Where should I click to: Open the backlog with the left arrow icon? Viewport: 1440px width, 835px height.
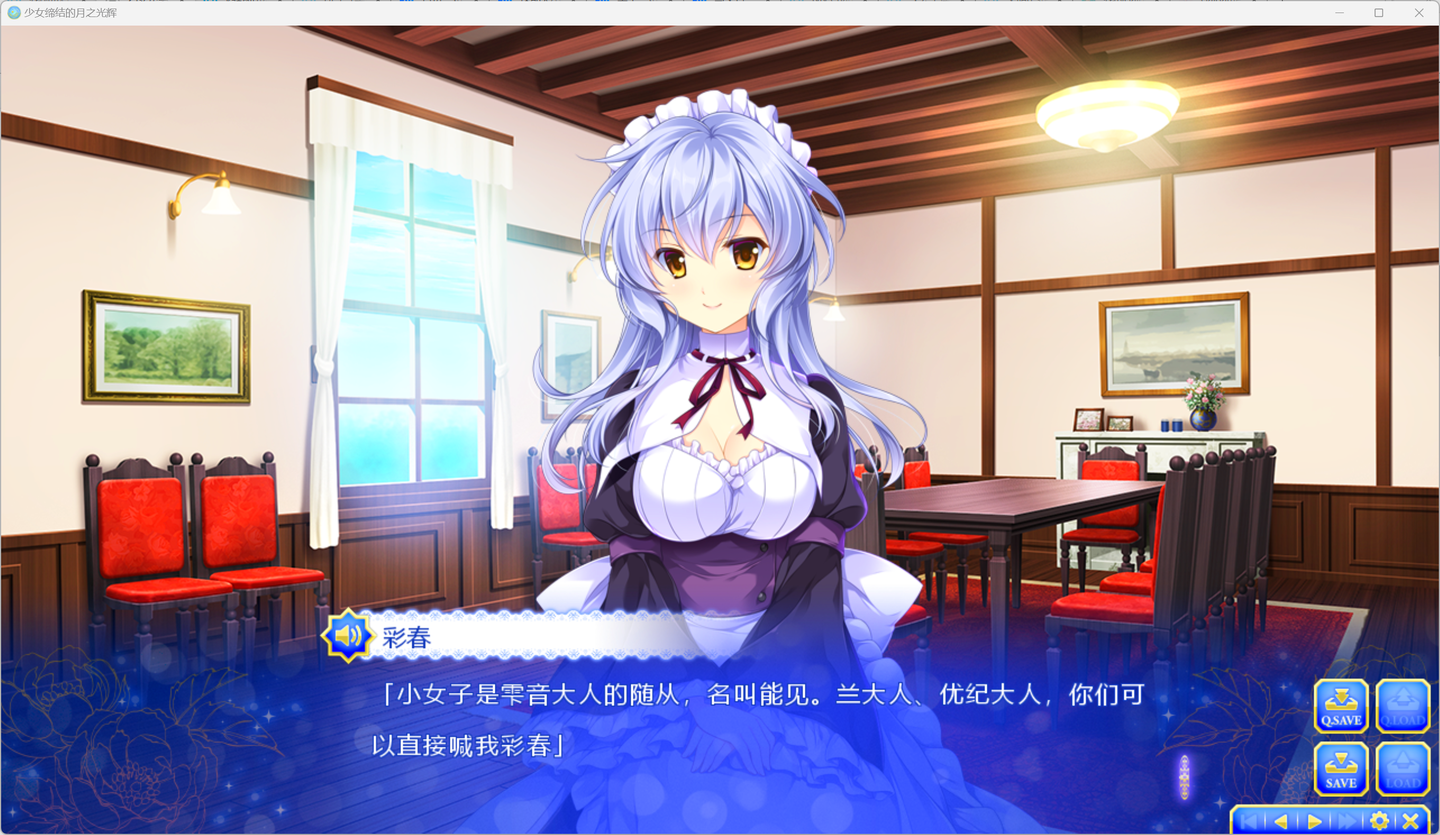point(1281,819)
